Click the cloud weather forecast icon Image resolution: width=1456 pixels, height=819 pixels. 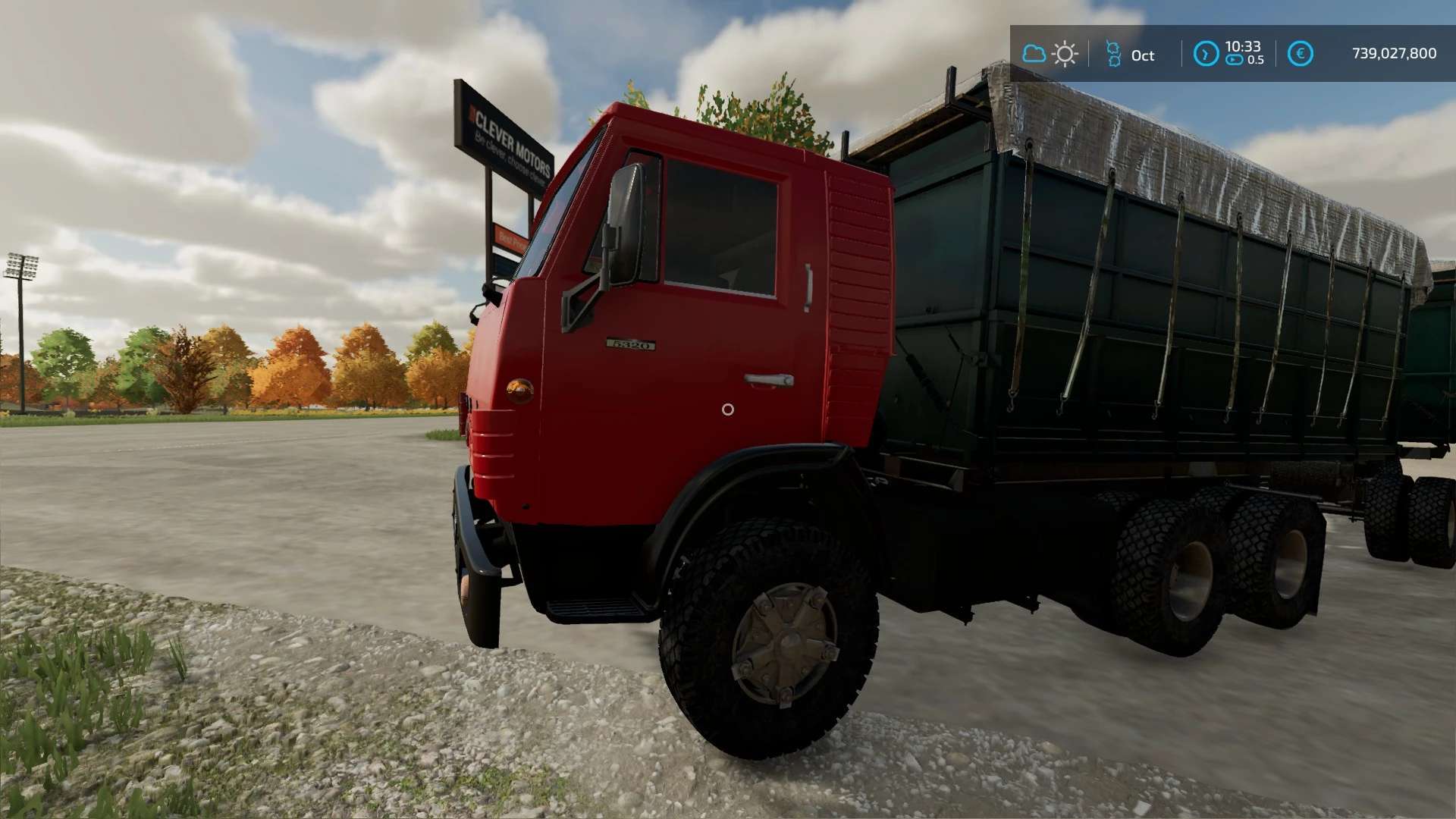[x=1034, y=54]
